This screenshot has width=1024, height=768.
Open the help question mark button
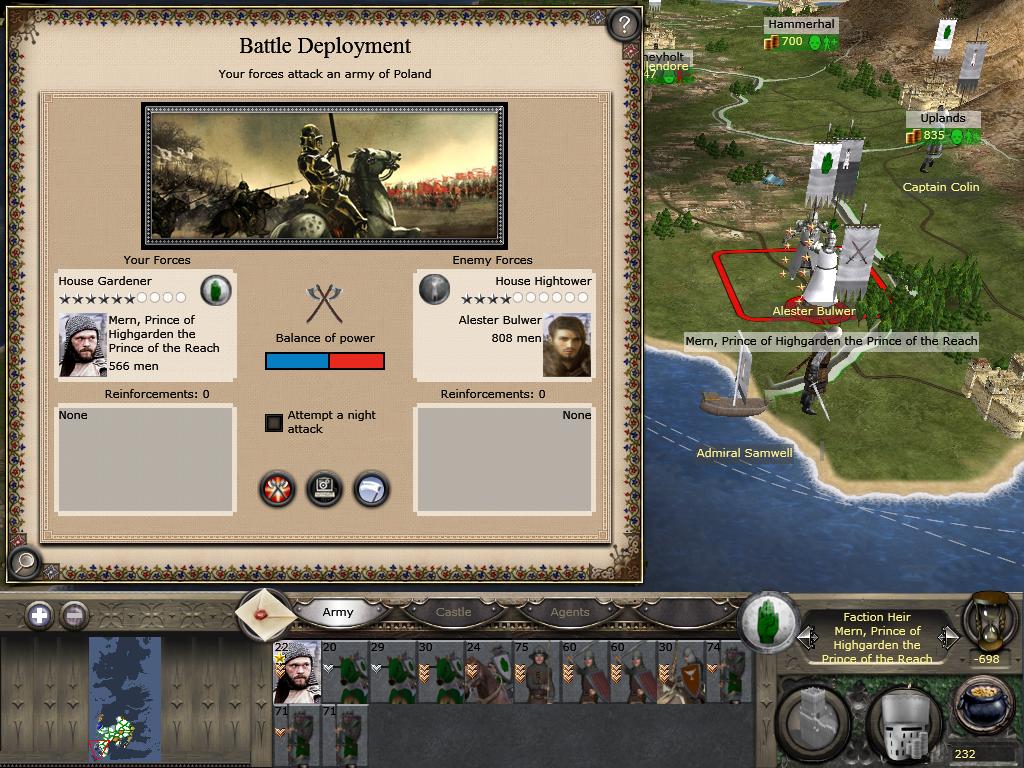[623, 23]
